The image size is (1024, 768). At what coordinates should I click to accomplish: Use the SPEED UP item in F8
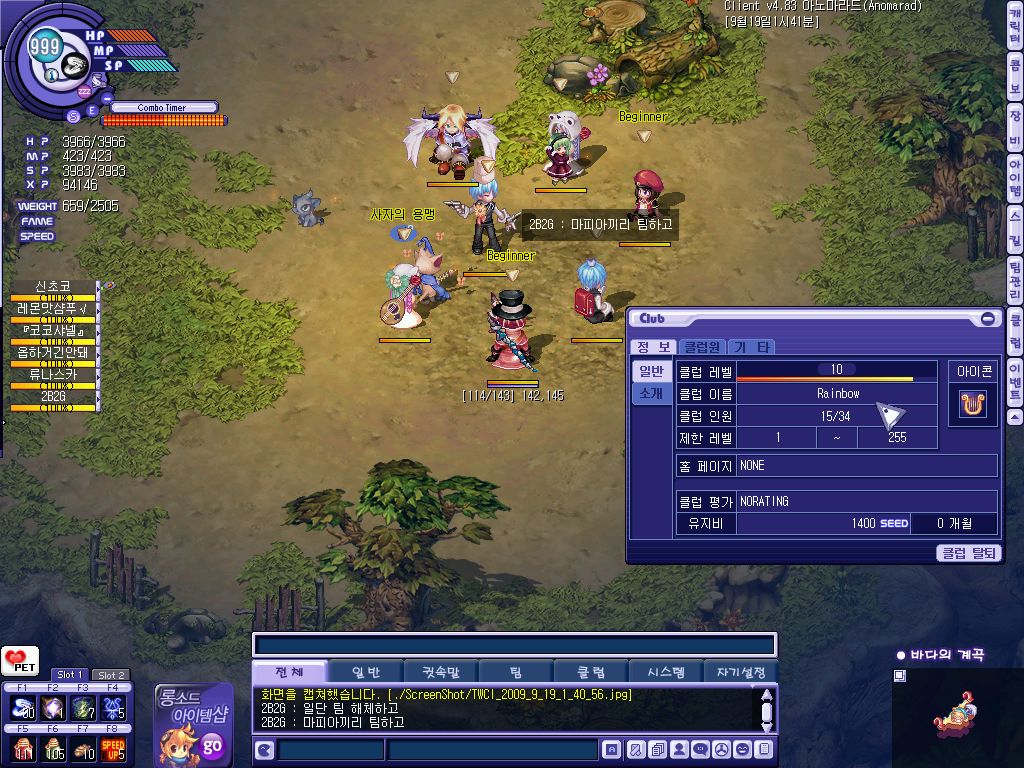[x=113, y=747]
